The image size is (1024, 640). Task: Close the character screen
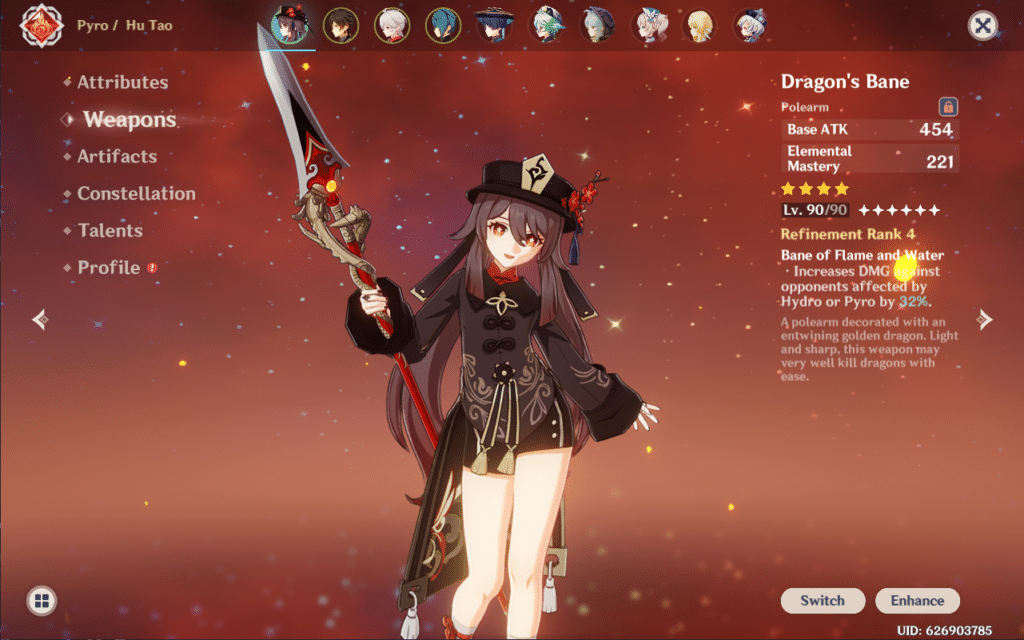tap(983, 26)
